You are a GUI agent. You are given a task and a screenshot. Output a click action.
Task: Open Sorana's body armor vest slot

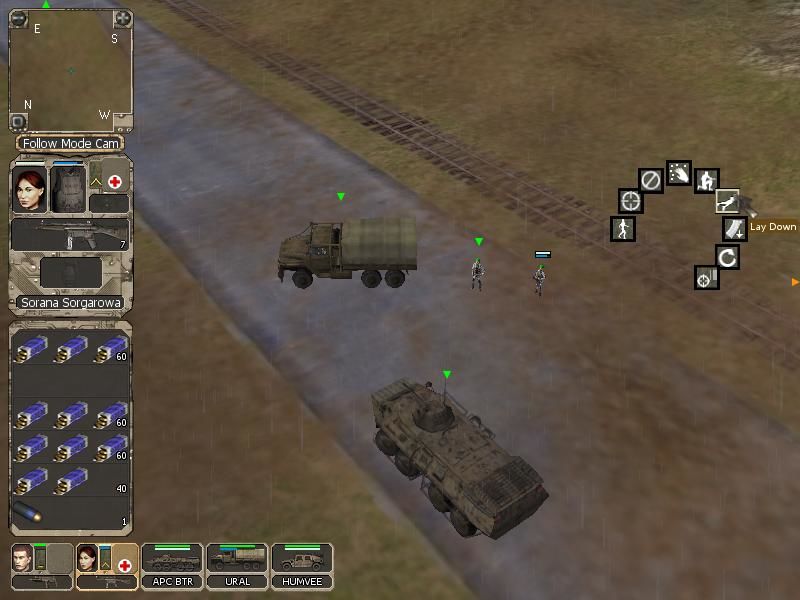point(68,187)
